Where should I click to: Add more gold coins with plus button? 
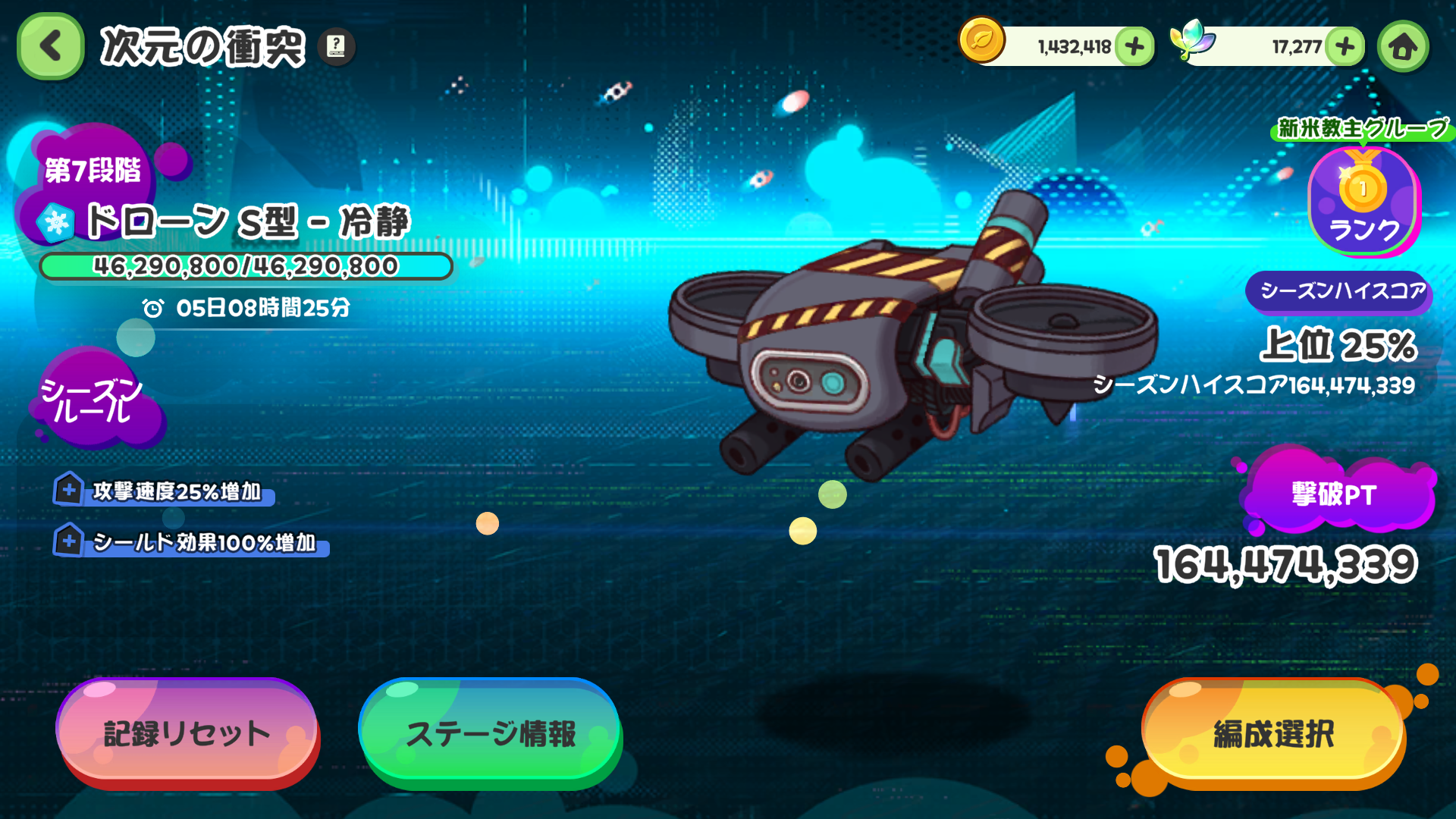coord(1134,46)
